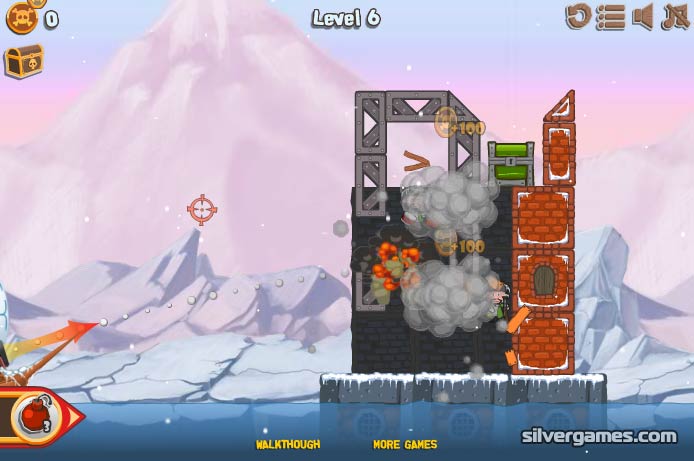Screen dimensions: 694x461
Task: Open the More Games link
Action: pyautogui.click(x=405, y=444)
